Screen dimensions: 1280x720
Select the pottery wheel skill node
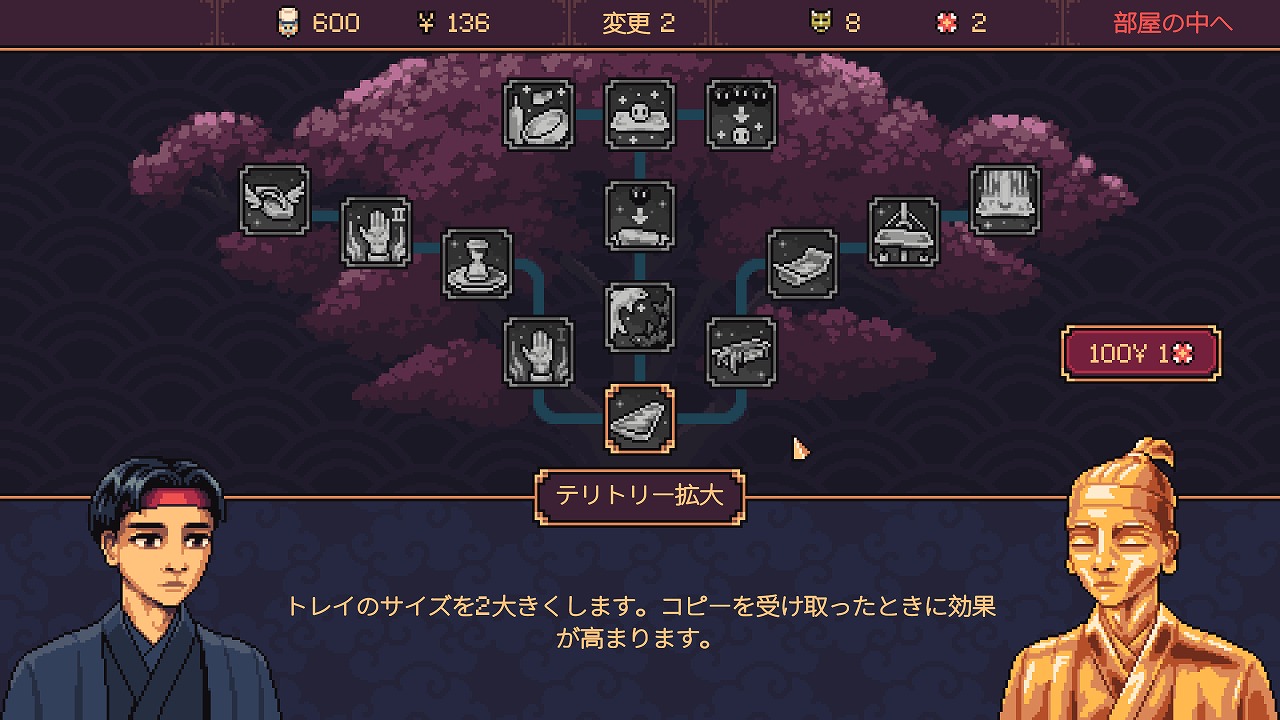click(x=477, y=264)
